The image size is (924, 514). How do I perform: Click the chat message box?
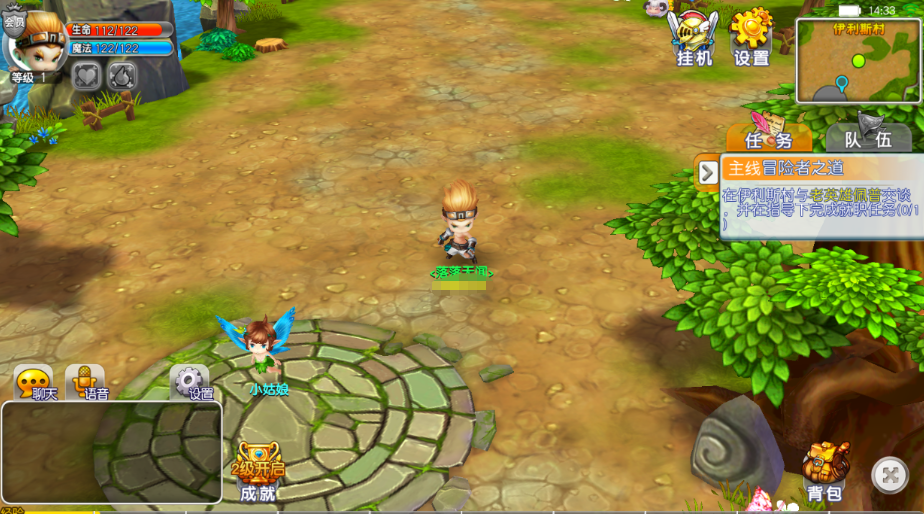[x=111, y=452]
